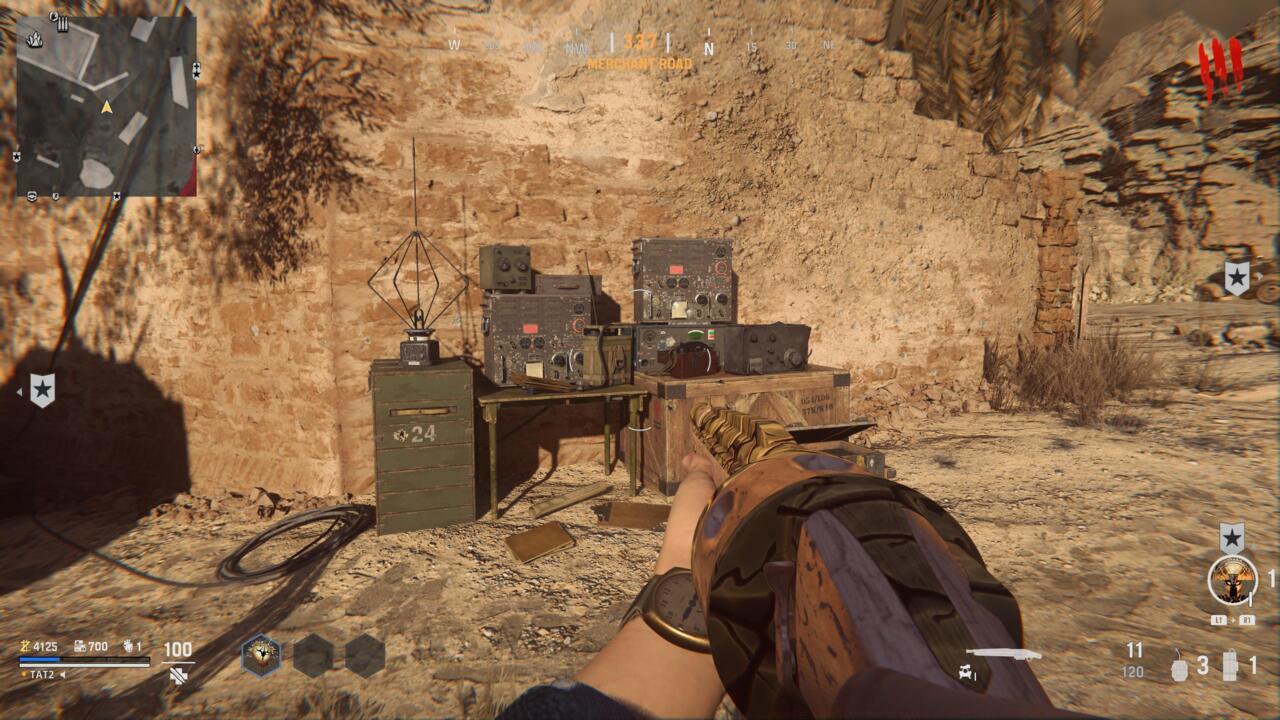Select the salvage currency icon showing 4125
Image resolution: width=1280 pixels, height=720 pixels.
pos(26,647)
